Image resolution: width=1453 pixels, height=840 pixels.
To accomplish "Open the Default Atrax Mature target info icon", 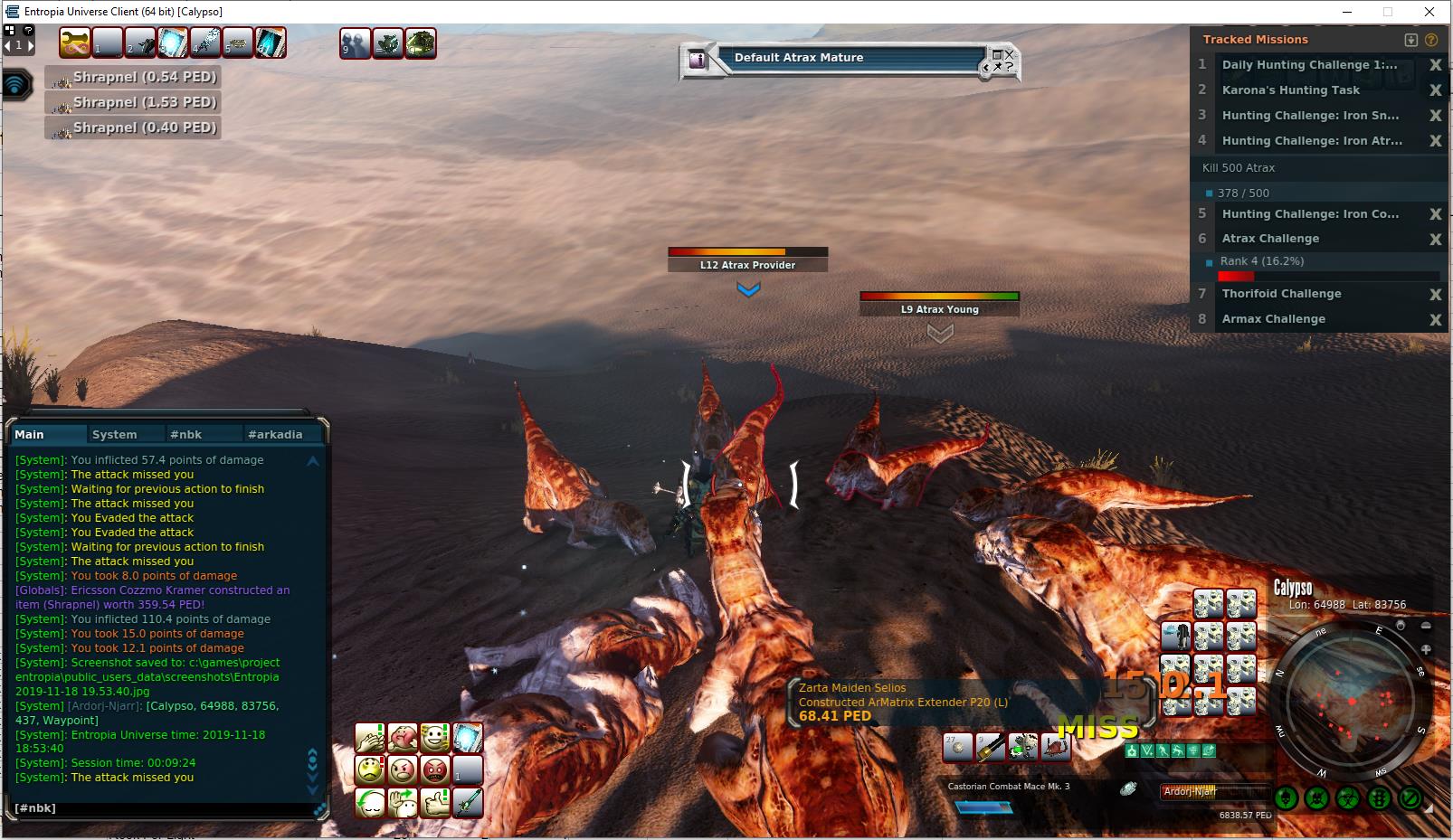I will 698,60.
